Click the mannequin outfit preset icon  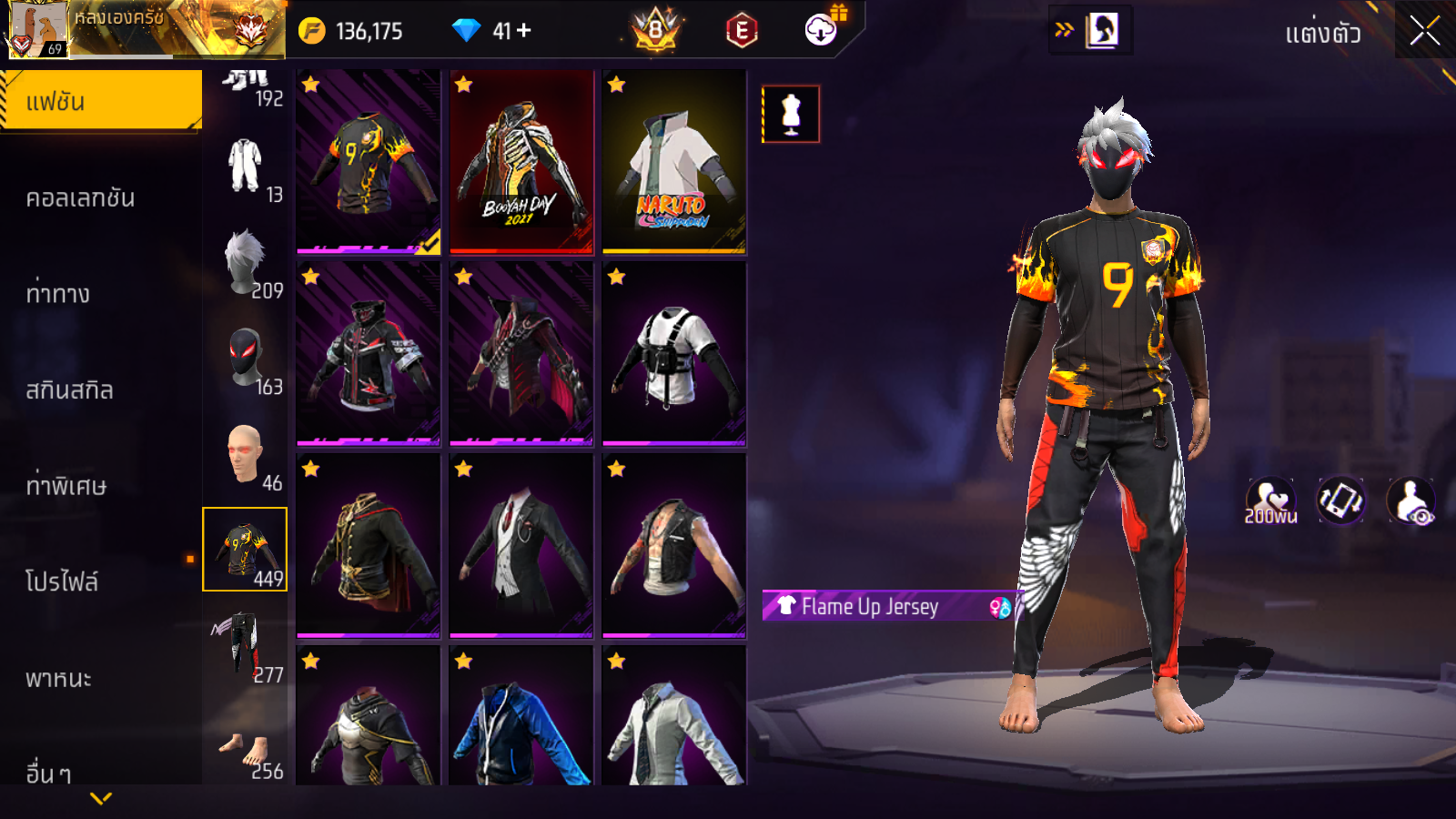(791, 115)
